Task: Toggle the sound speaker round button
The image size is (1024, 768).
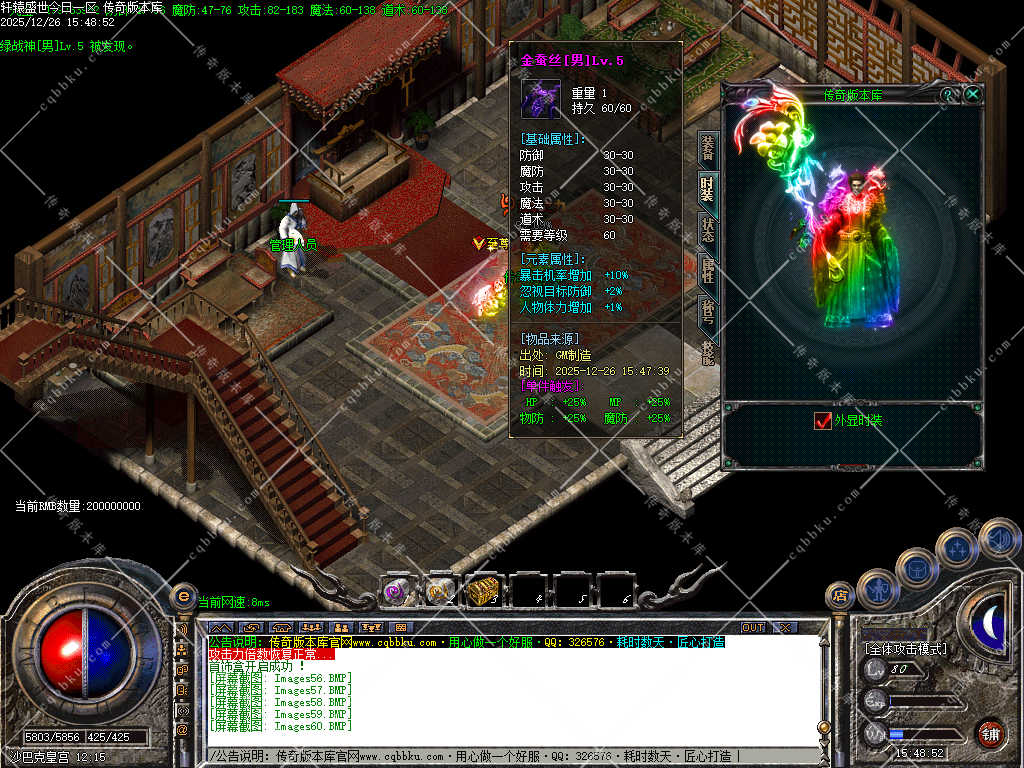Action: (998, 538)
